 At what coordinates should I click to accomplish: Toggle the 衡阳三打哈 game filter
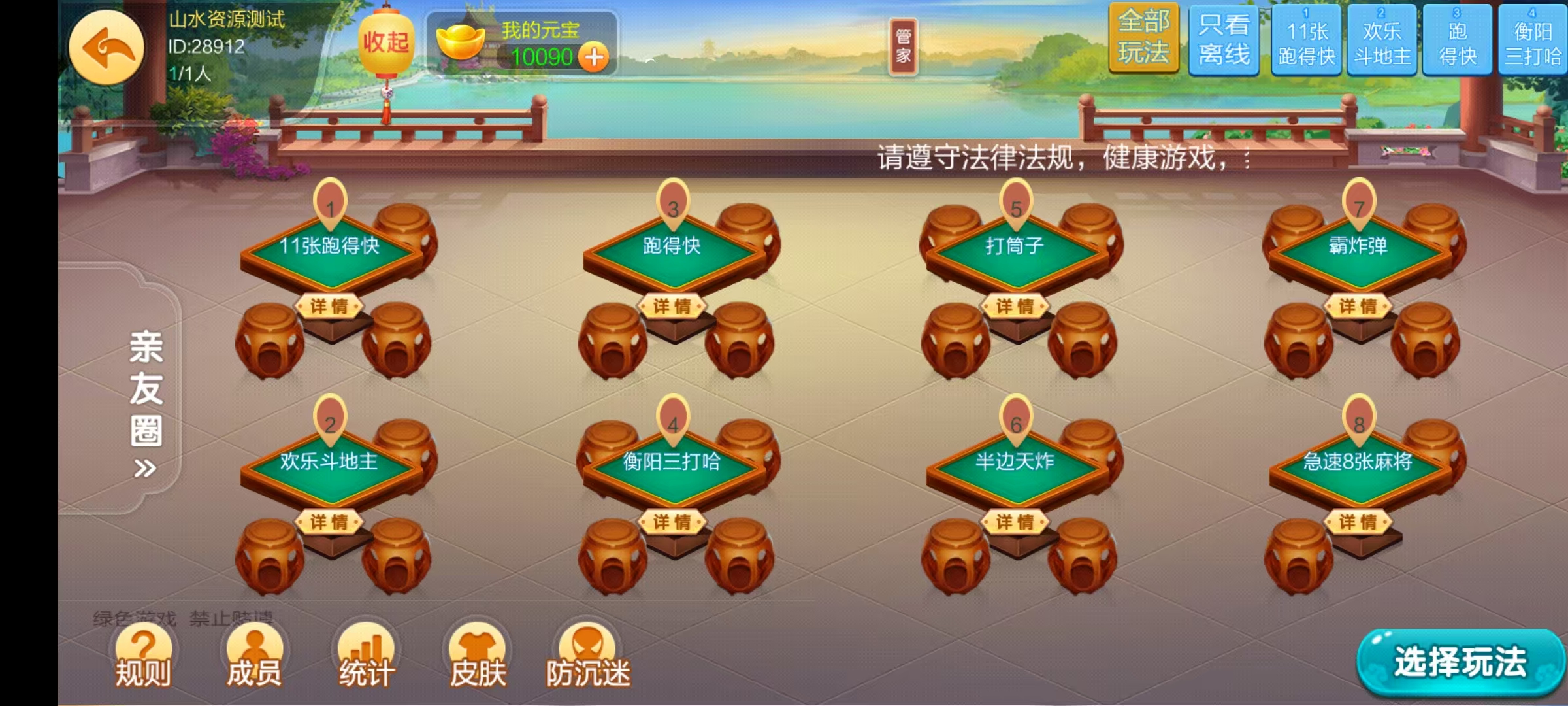tap(1535, 41)
